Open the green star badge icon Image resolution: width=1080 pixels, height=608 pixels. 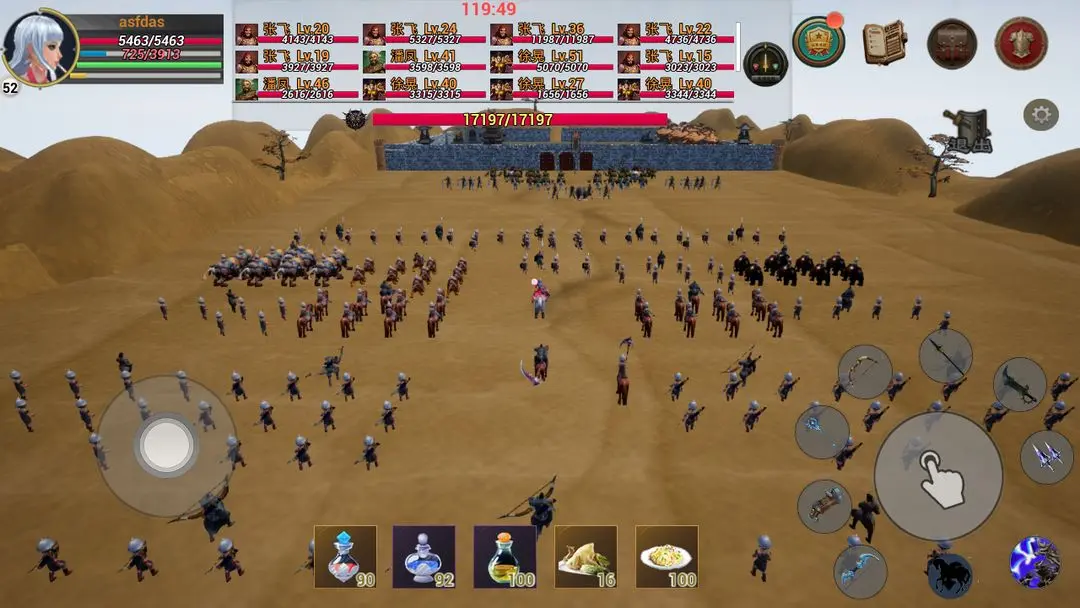(818, 42)
